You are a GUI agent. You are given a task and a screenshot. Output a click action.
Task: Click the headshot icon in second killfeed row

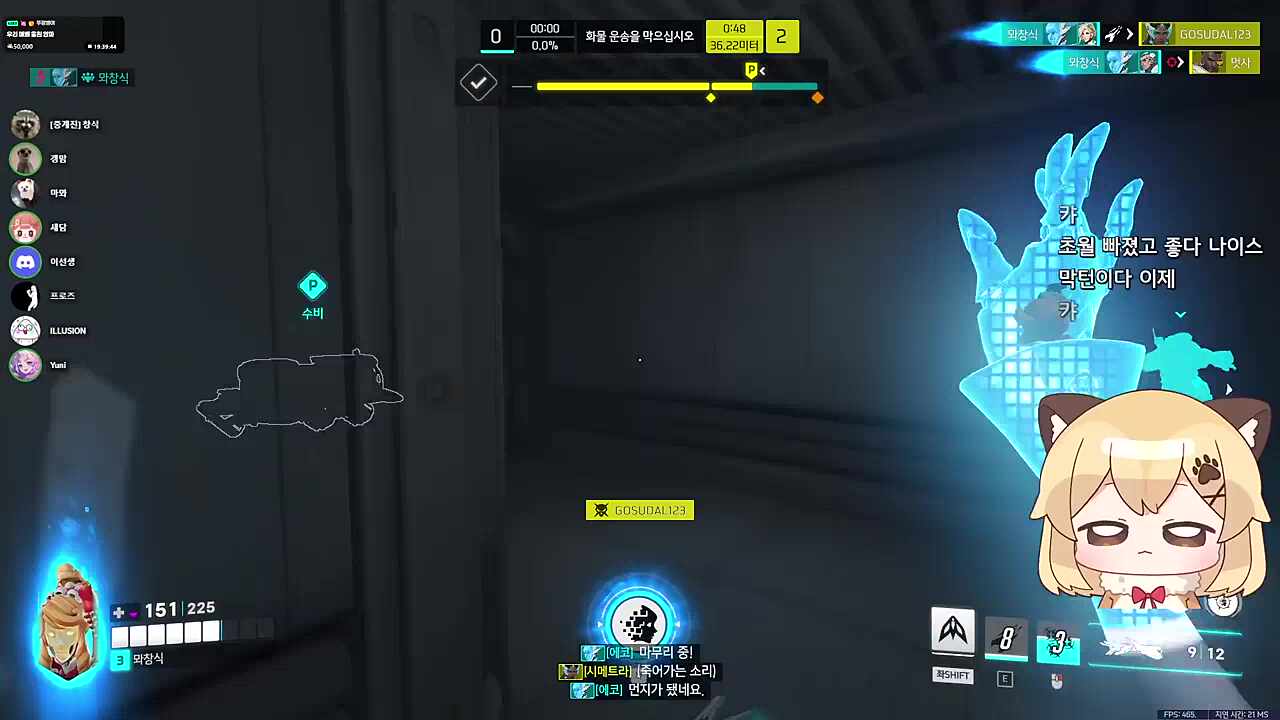[1172, 61]
